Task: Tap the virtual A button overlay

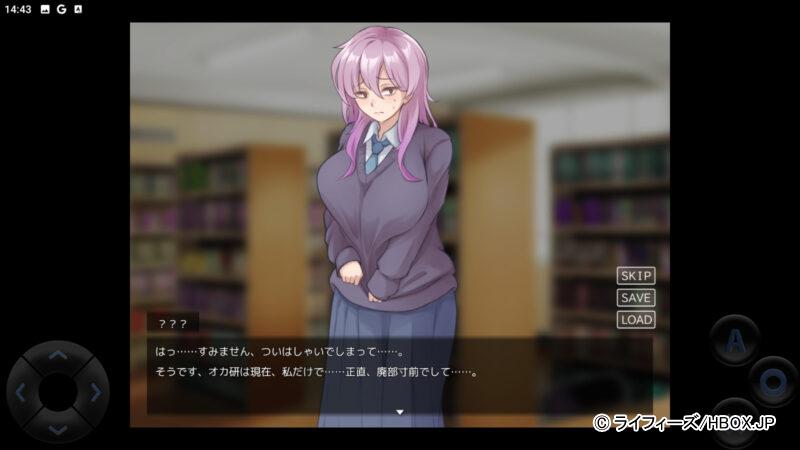Action: click(x=735, y=340)
